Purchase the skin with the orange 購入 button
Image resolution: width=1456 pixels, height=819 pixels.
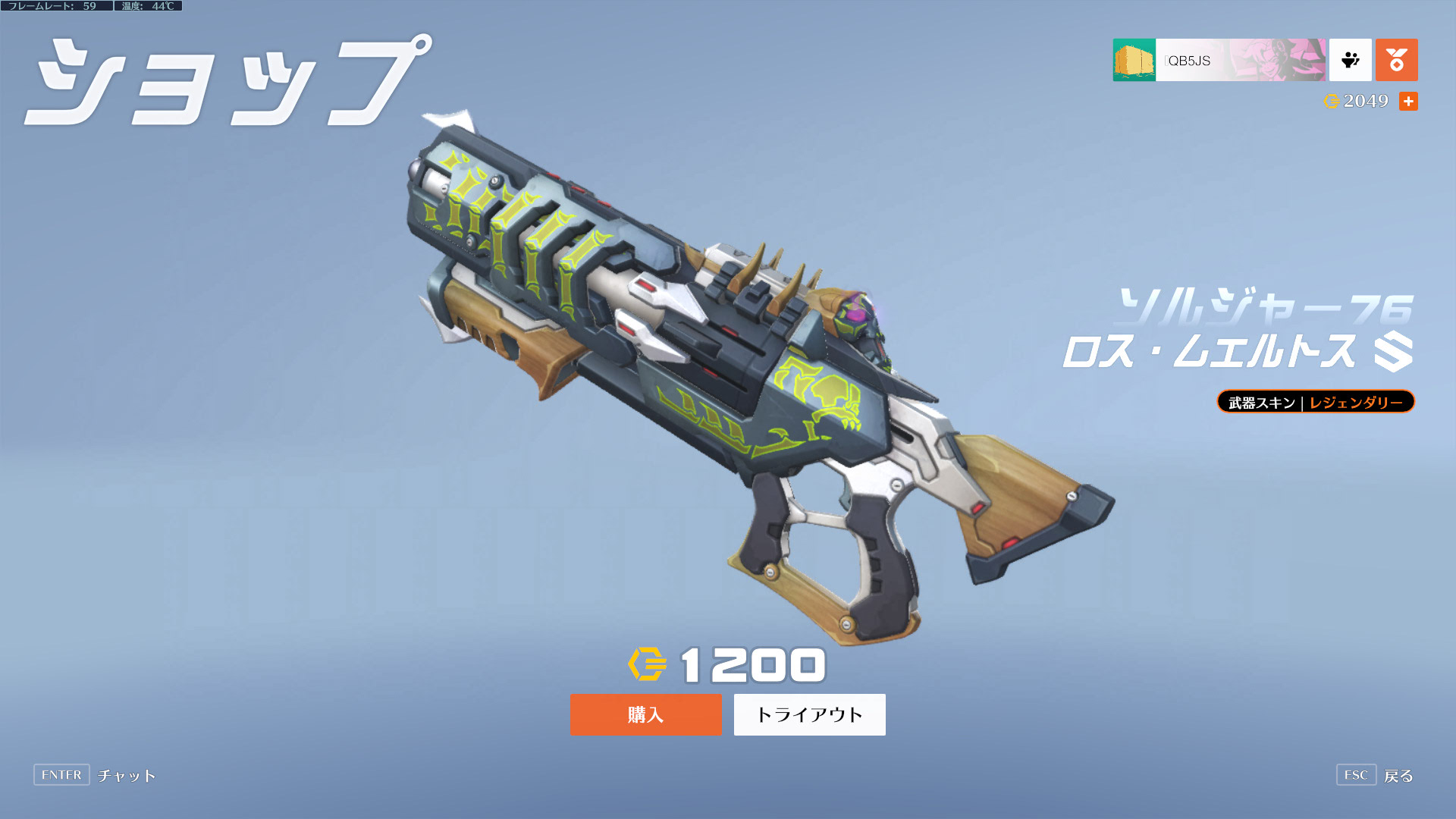(645, 714)
